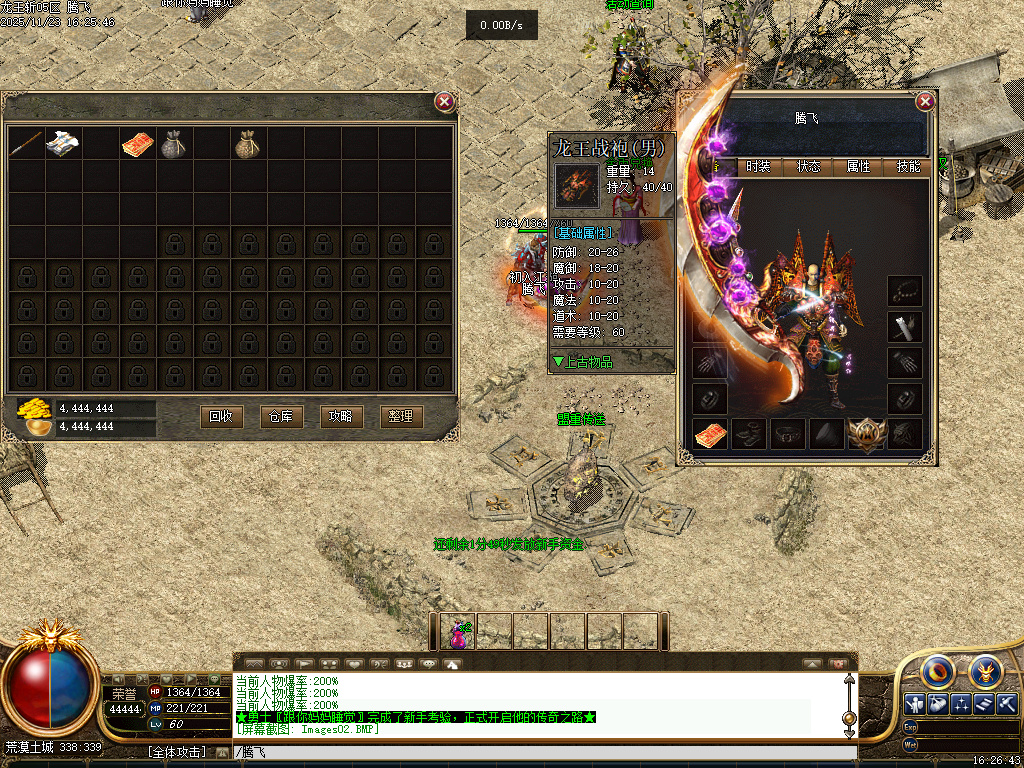Select the red book in the bag
This screenshot has height=768, width=1024.
click(138, 145)
